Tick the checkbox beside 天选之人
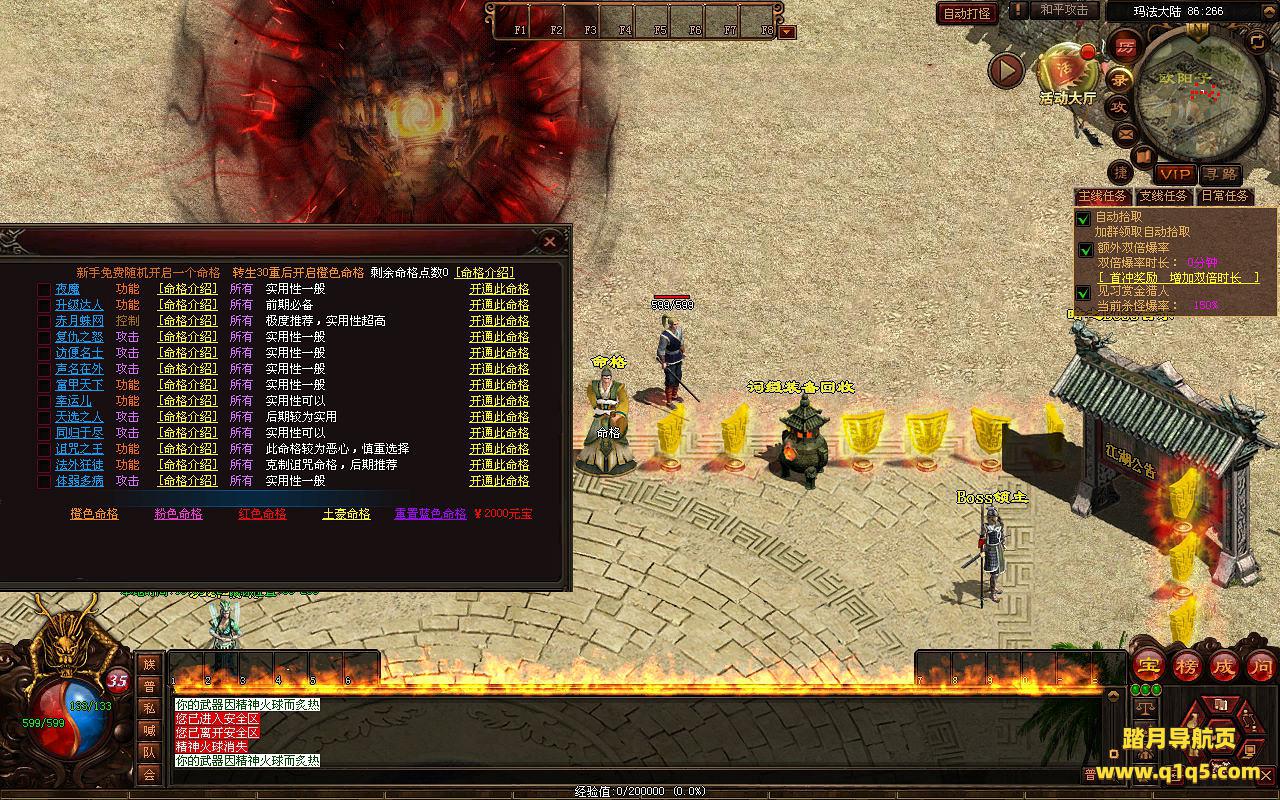 (x=44, y=417)
